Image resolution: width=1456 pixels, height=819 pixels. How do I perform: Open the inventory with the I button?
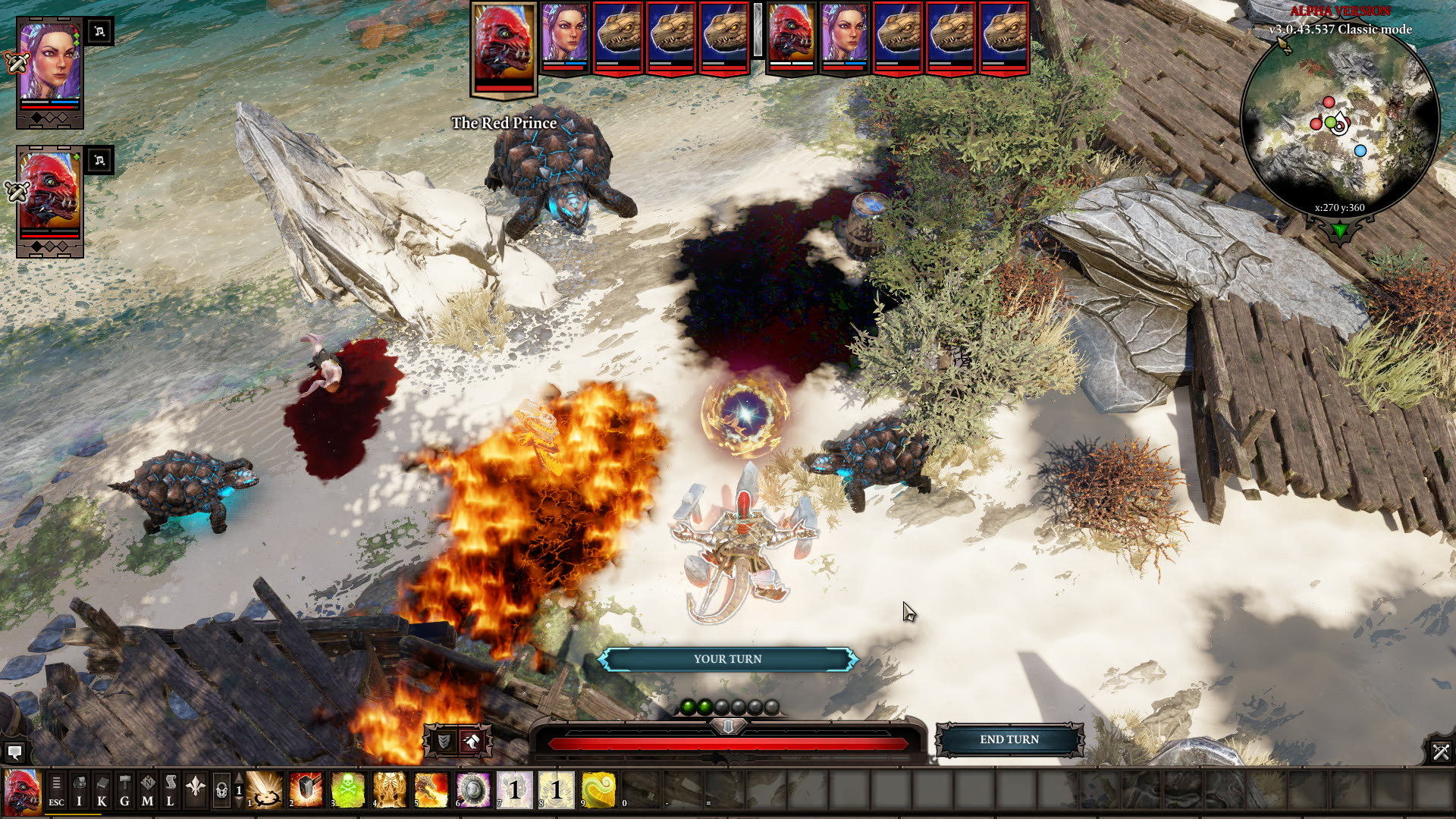80,789
